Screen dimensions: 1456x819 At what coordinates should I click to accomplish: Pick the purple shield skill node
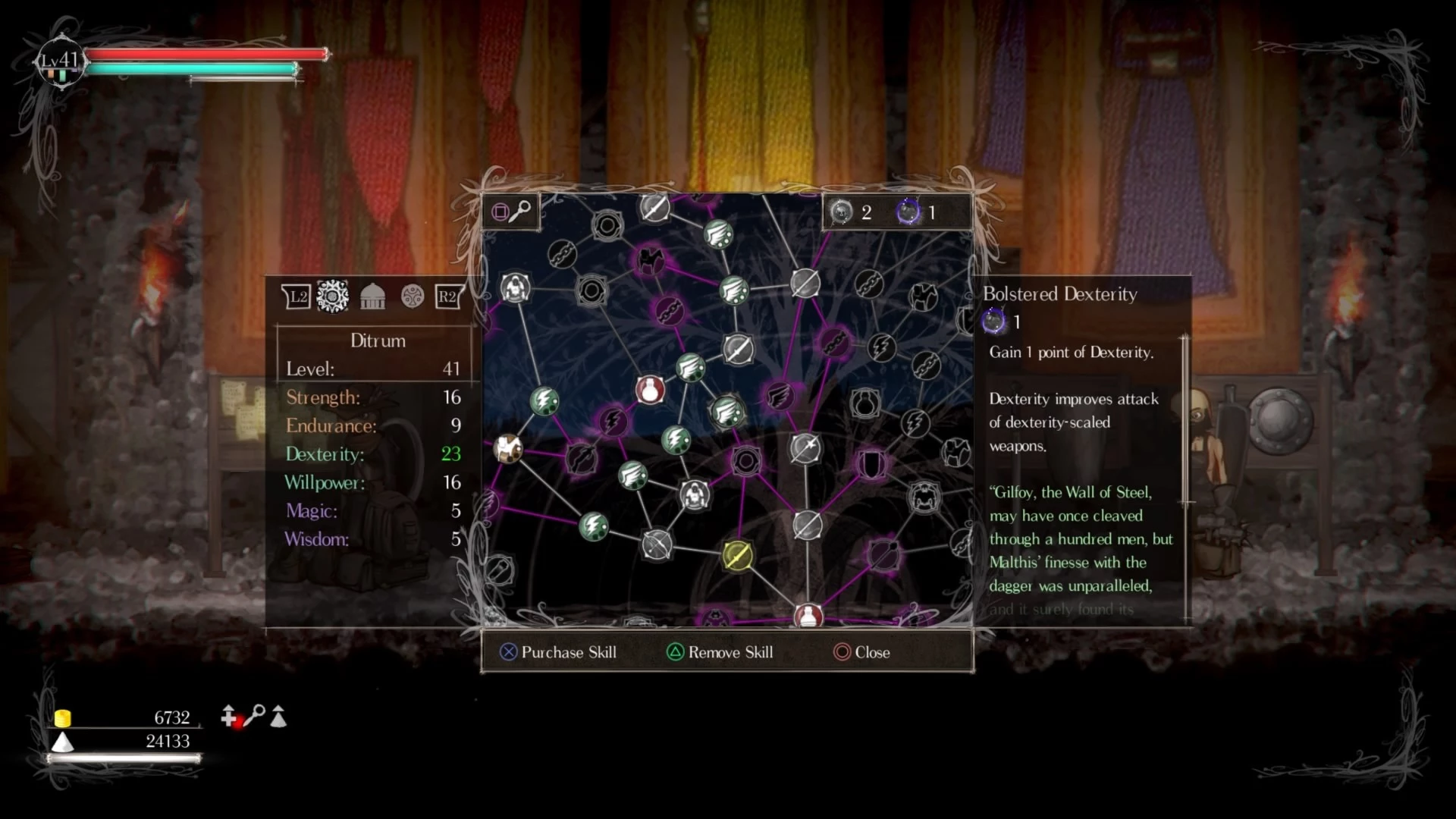point(871,464)
